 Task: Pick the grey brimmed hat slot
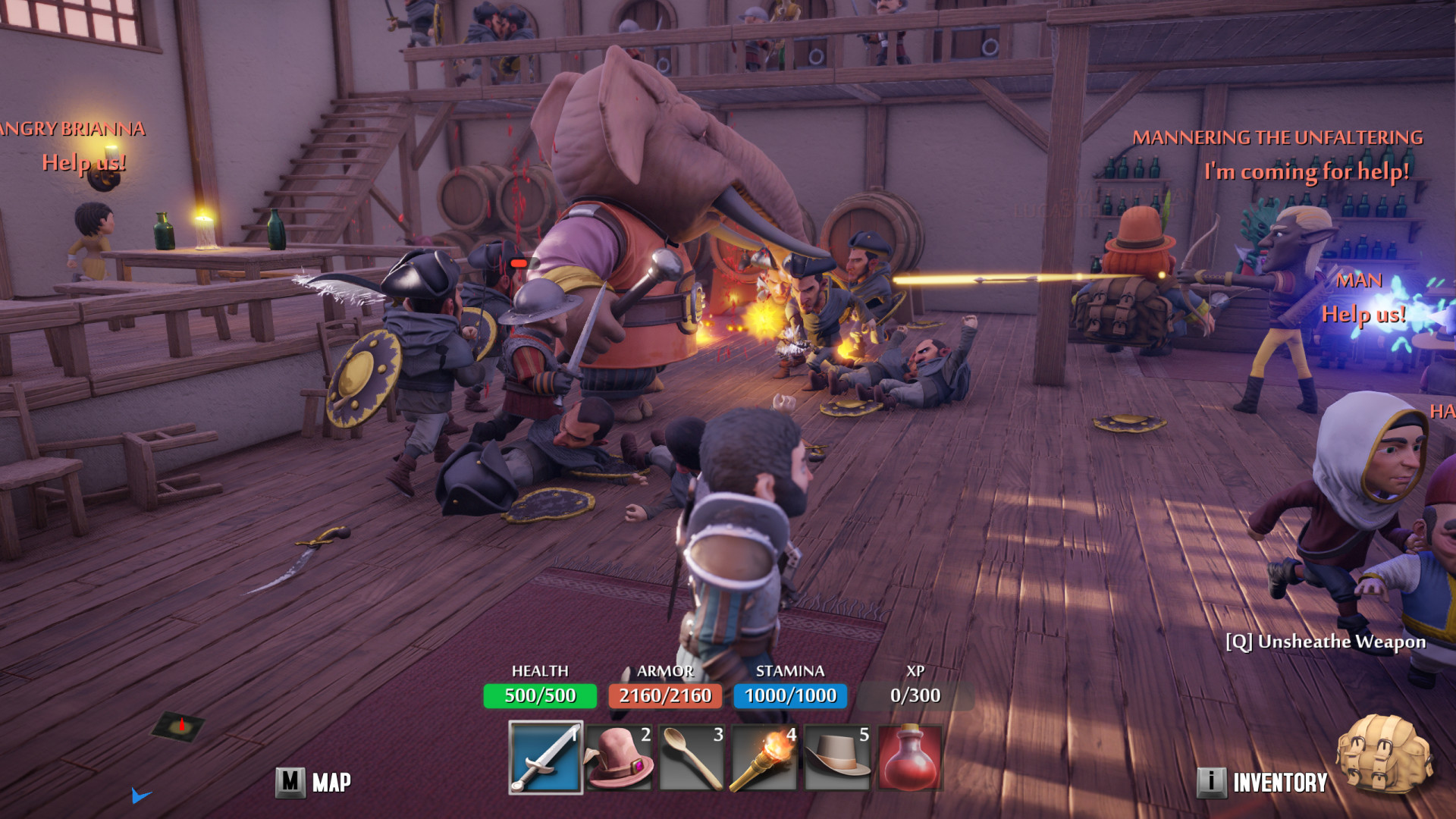(836, 758)
